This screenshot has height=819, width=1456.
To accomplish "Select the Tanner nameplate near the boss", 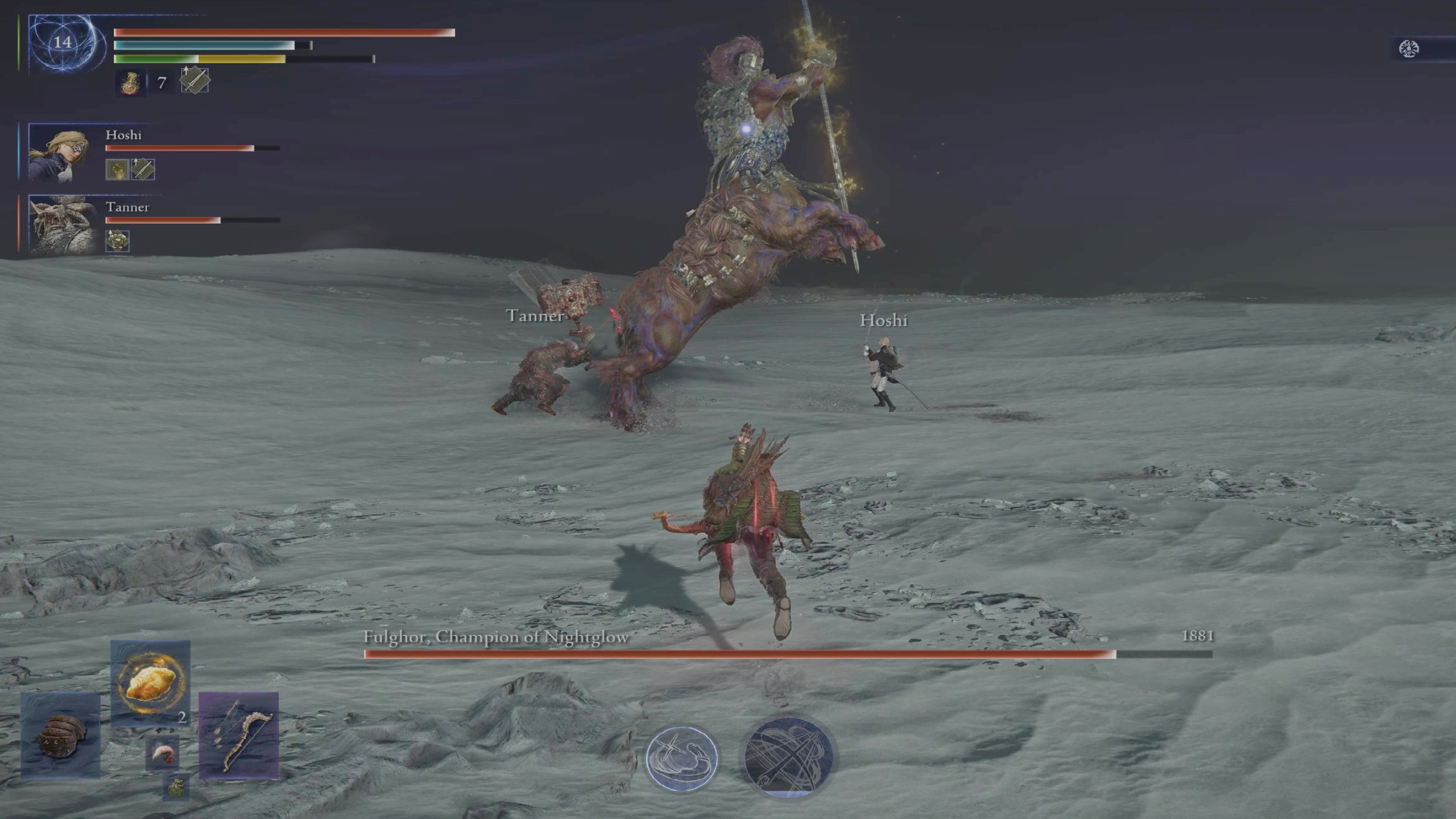I will [535, 316].
